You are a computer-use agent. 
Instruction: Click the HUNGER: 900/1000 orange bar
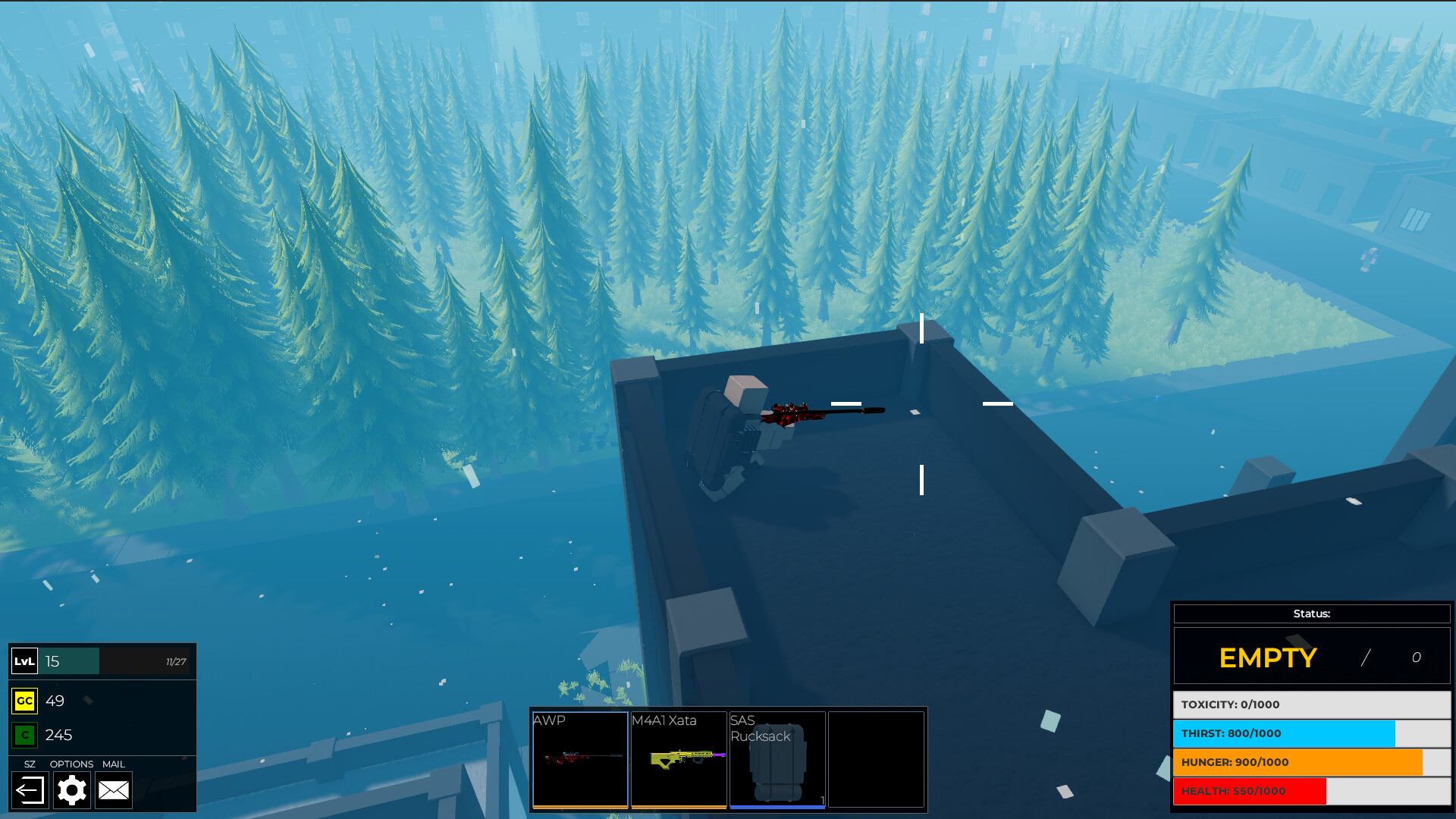click(x=1311, y=762)
